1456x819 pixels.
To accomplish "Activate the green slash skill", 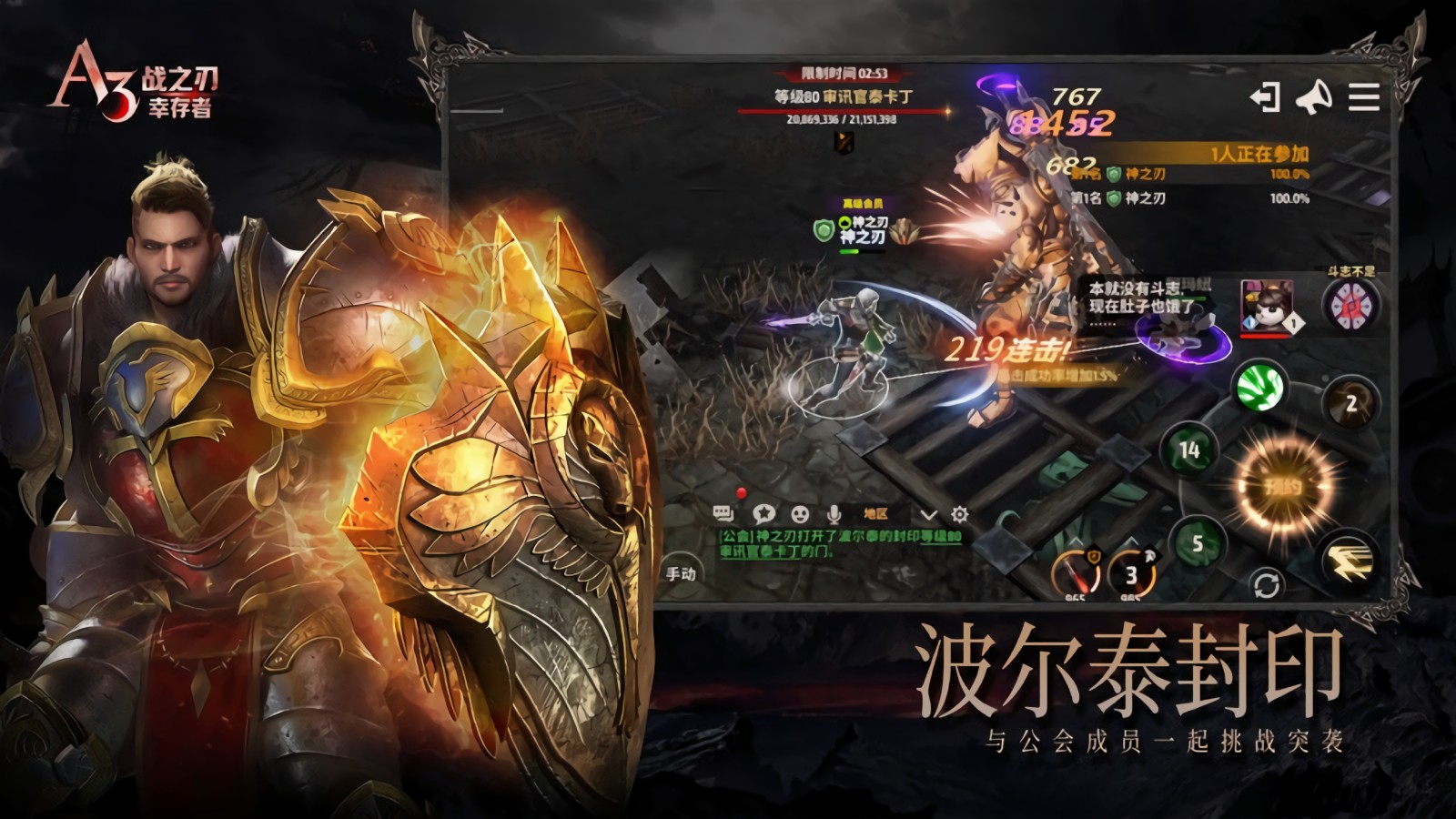I will [1260, 387].
